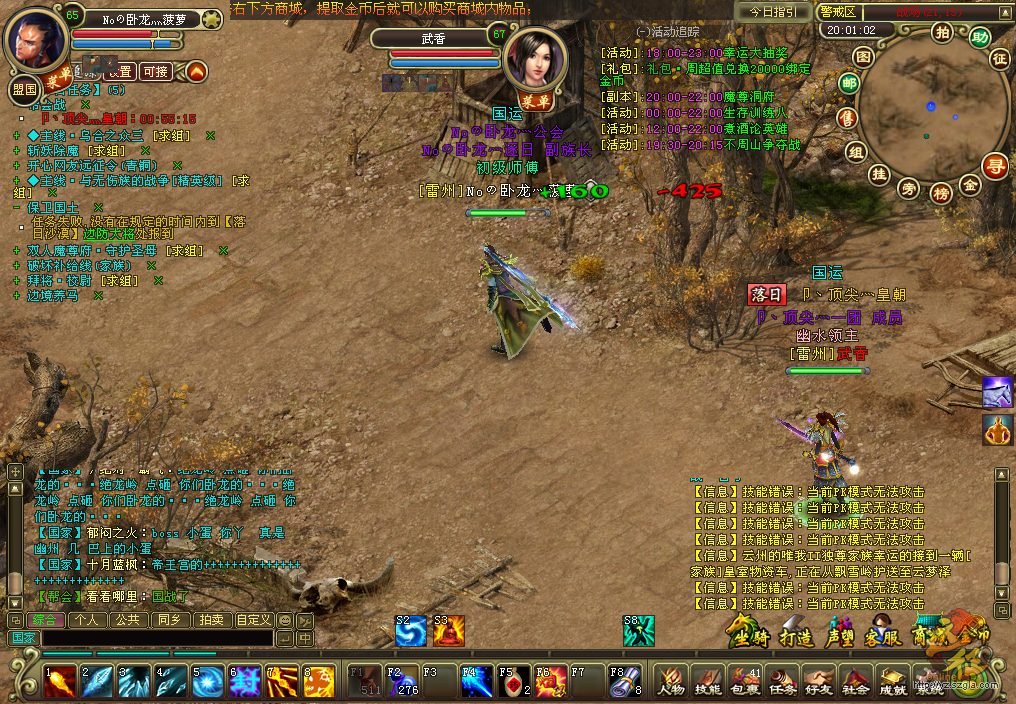Open the 今日指引 daily guide
Image resolution: width=1016 pixels, height=704 pixels.
click(772, 11)
